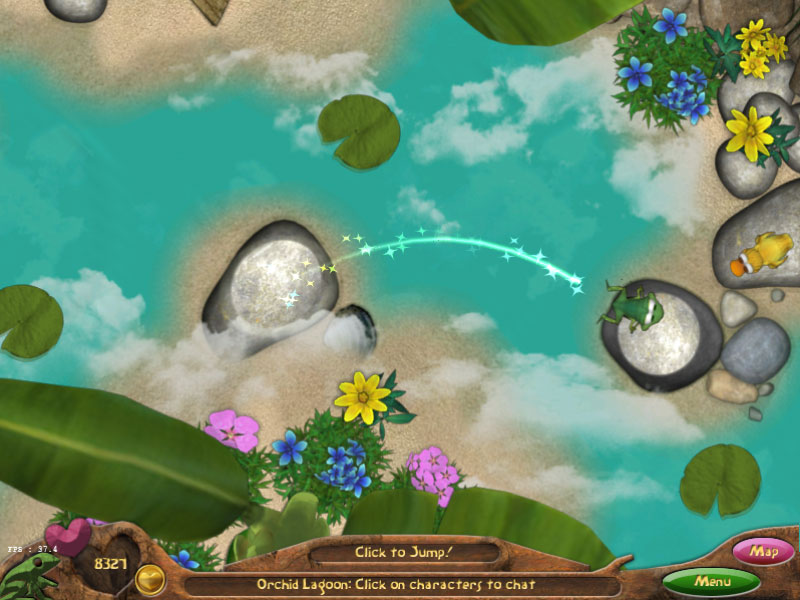Open the green Menu button
Screen dimensions: 800x600
click(711, 580)
